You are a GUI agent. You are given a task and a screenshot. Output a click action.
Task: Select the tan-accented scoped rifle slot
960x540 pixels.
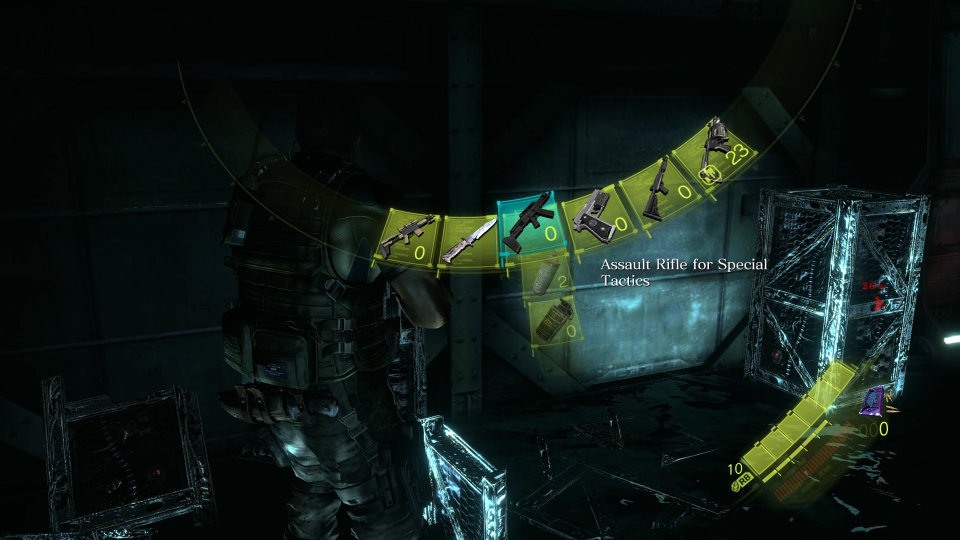pyautogui.click(x=406, y=240)
